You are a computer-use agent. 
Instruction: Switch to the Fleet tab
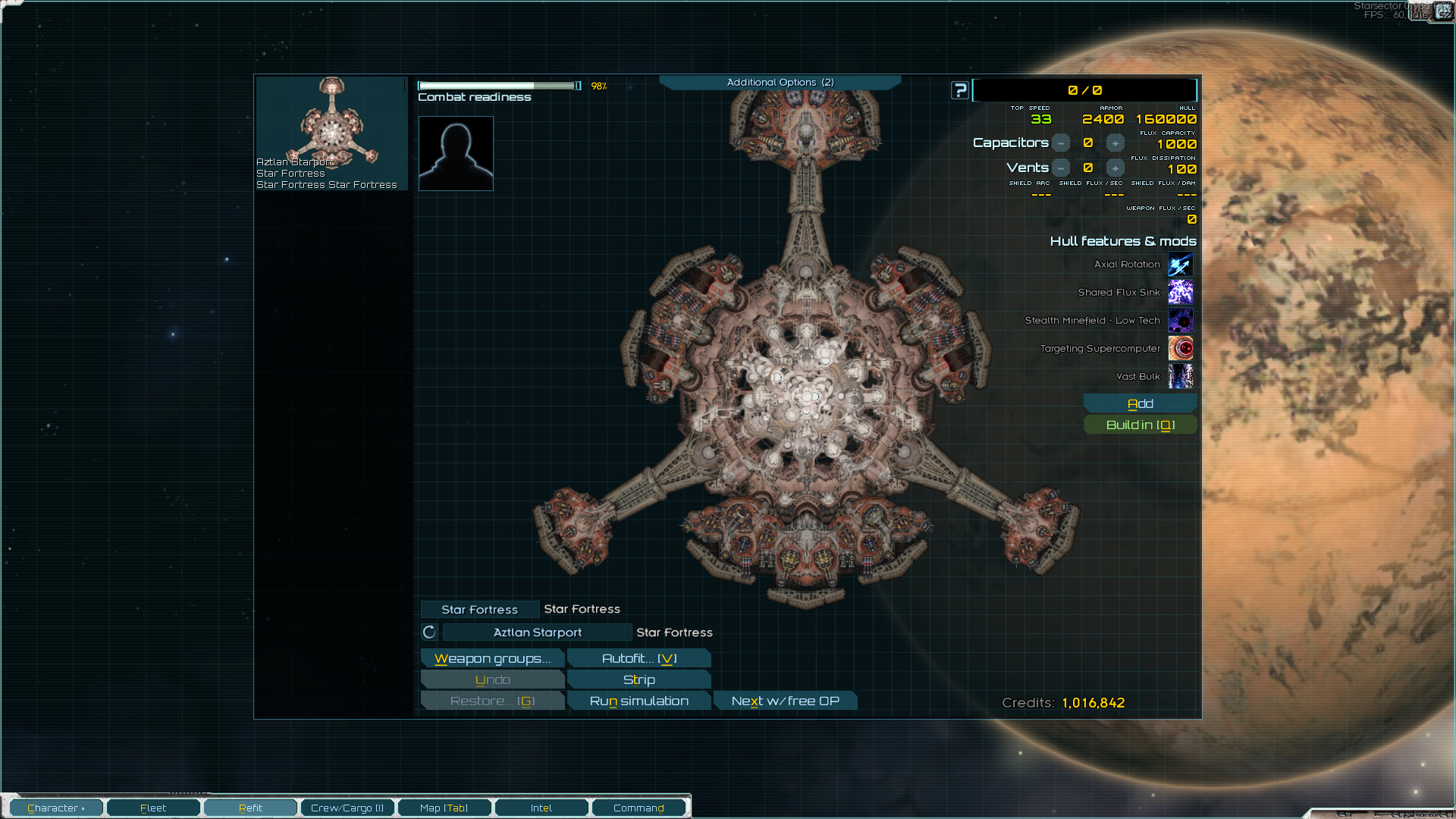coord(153,808)
